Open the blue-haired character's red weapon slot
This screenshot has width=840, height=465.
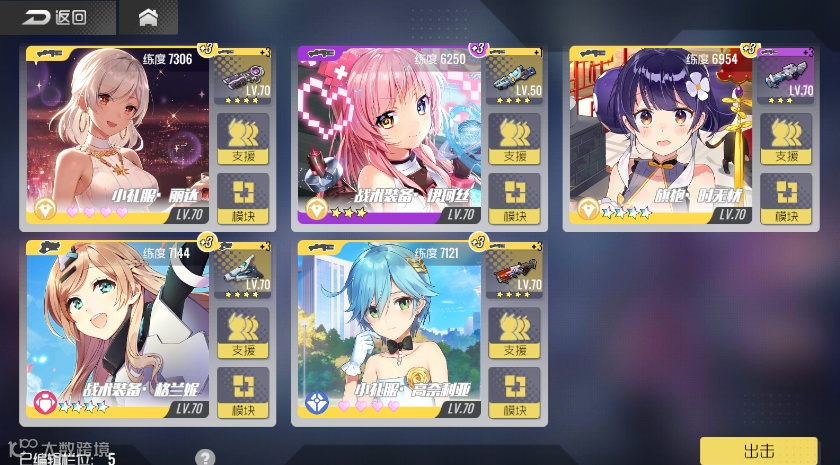click(x=516, y=271)
